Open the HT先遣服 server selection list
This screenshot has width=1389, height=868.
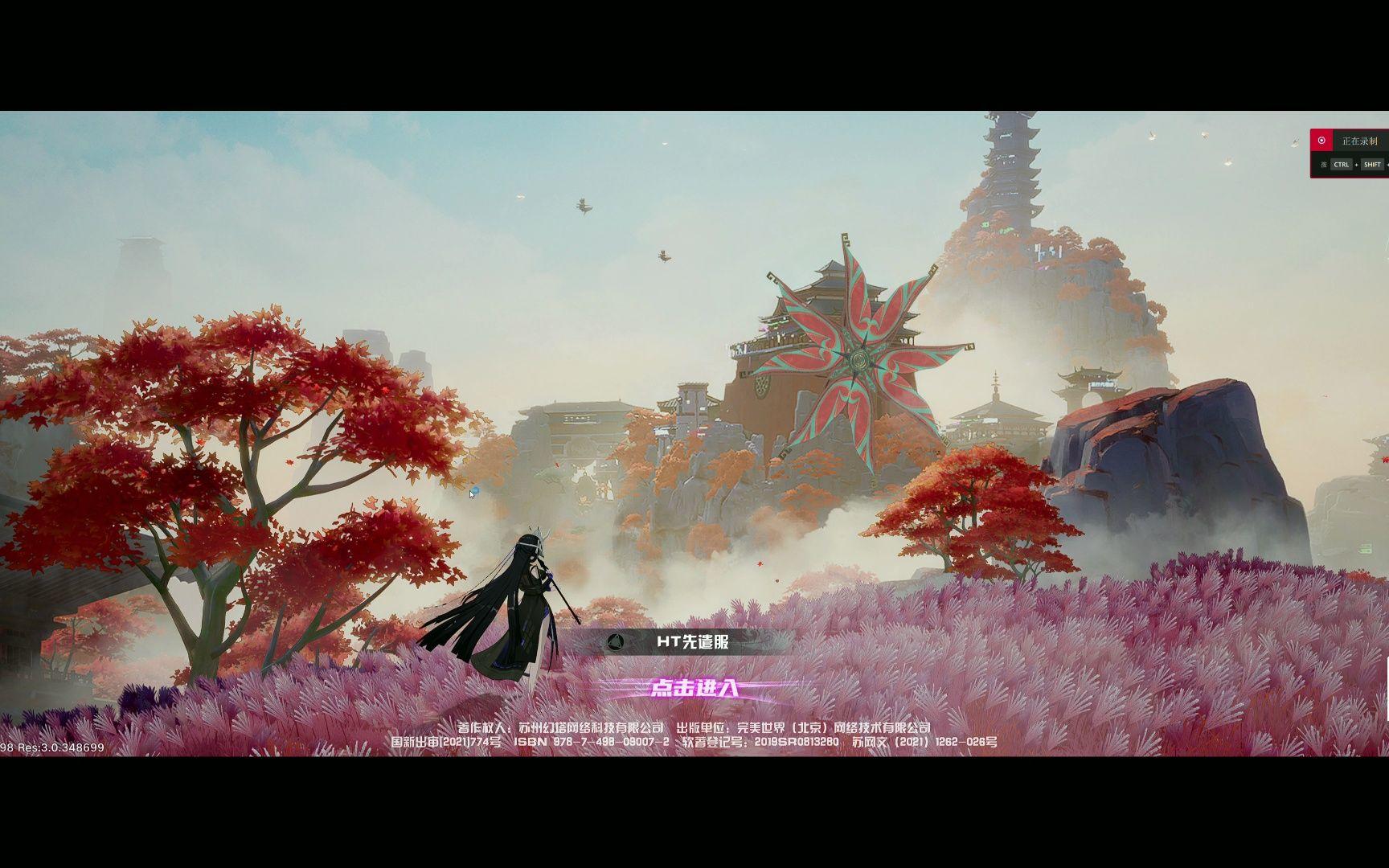click(692, 643)
